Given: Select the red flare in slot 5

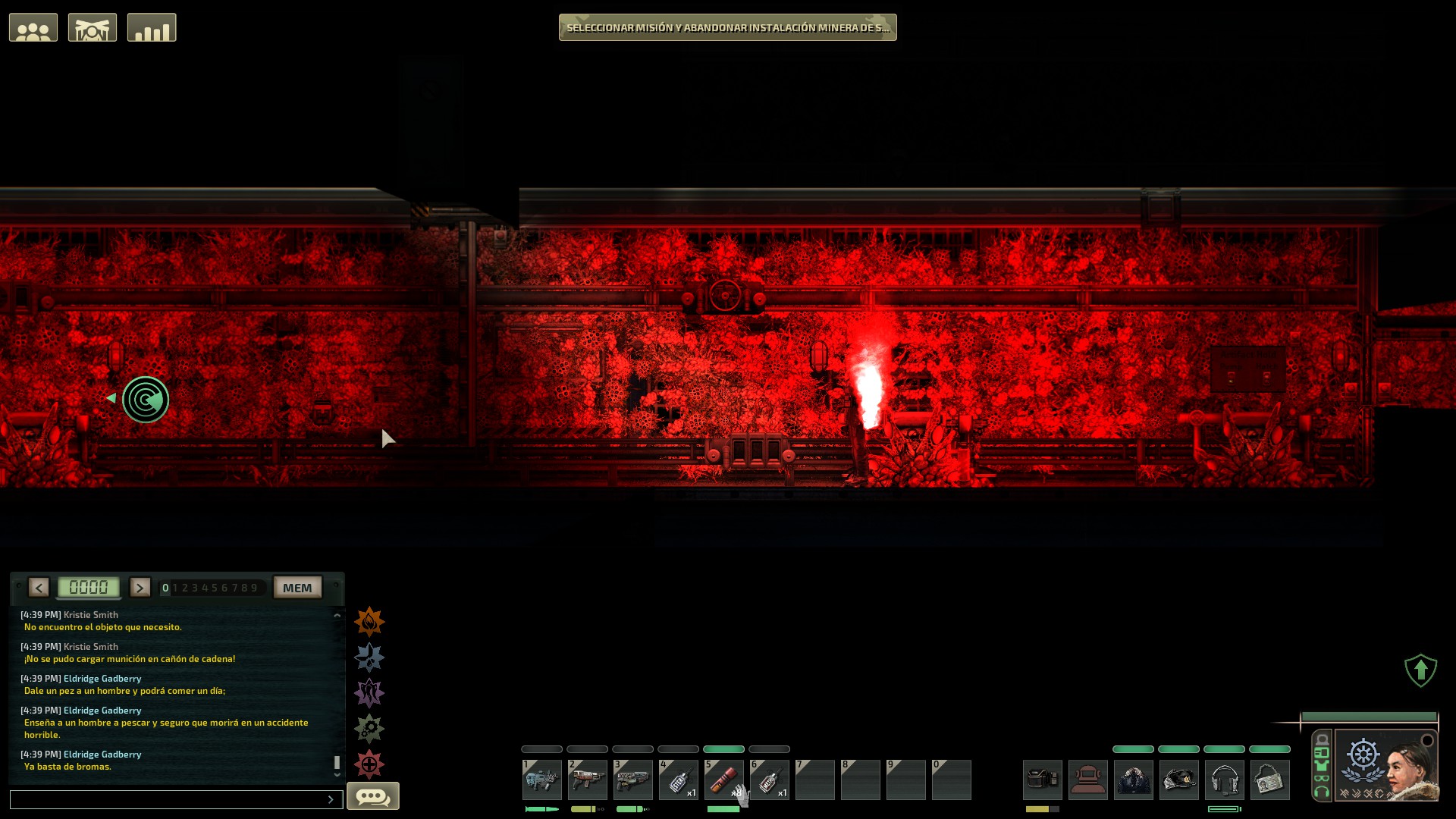Looking at the screenshot, I should click(x=723, y=780).
